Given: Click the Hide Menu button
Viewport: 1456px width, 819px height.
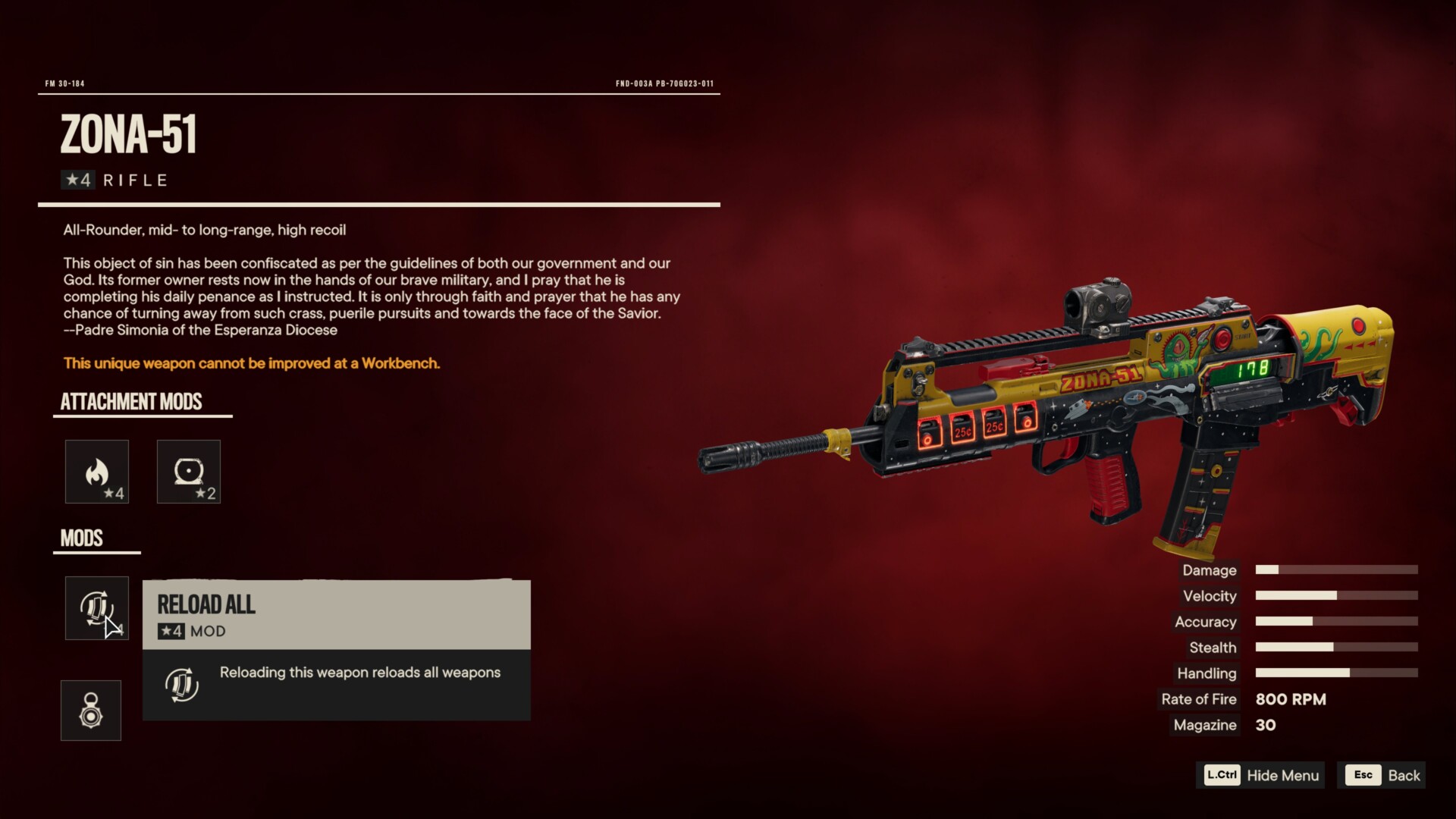Looking at the screenshot, I should (1261, 775).
